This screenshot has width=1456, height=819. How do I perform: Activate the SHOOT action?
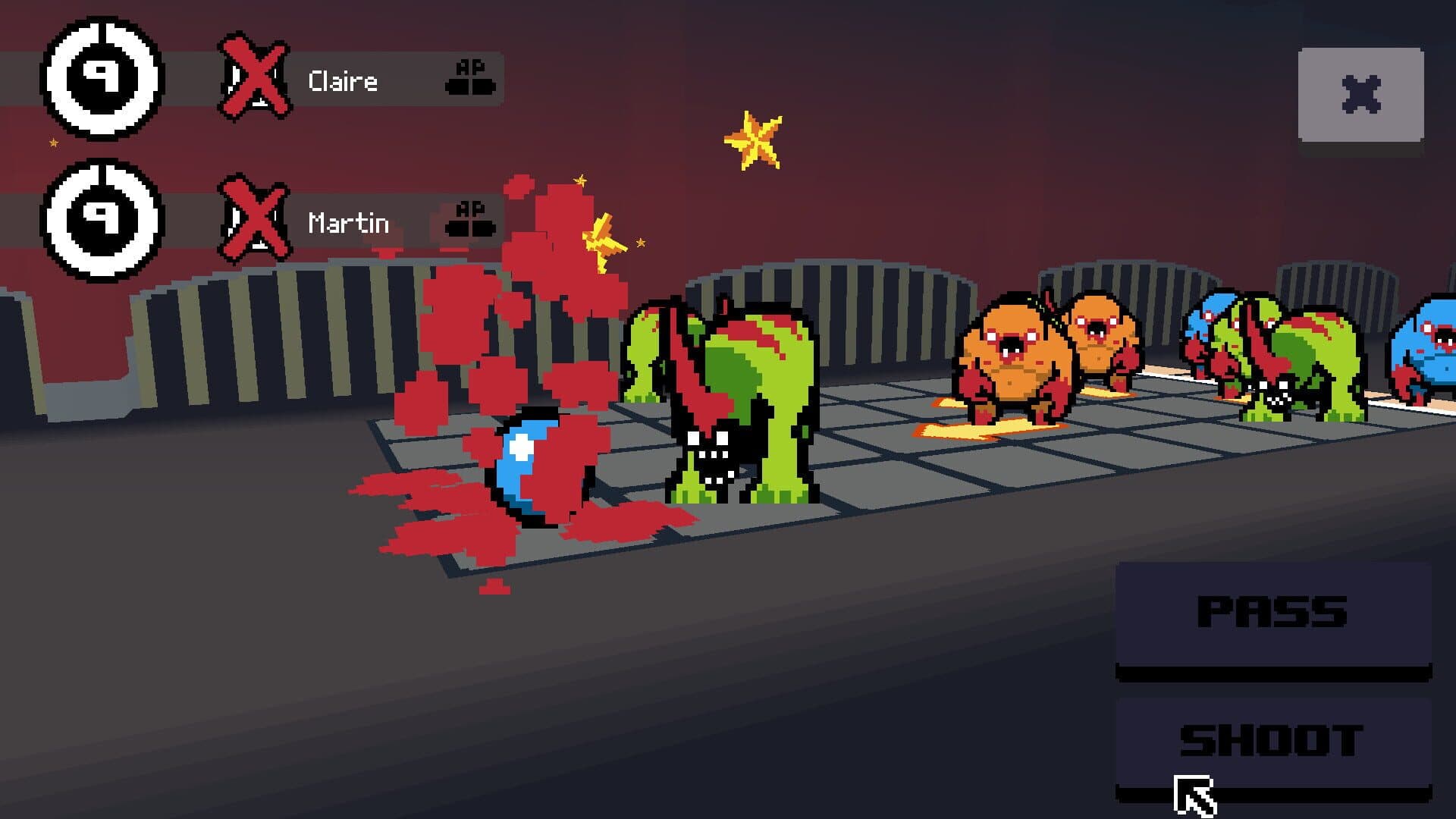(1272, 742)
